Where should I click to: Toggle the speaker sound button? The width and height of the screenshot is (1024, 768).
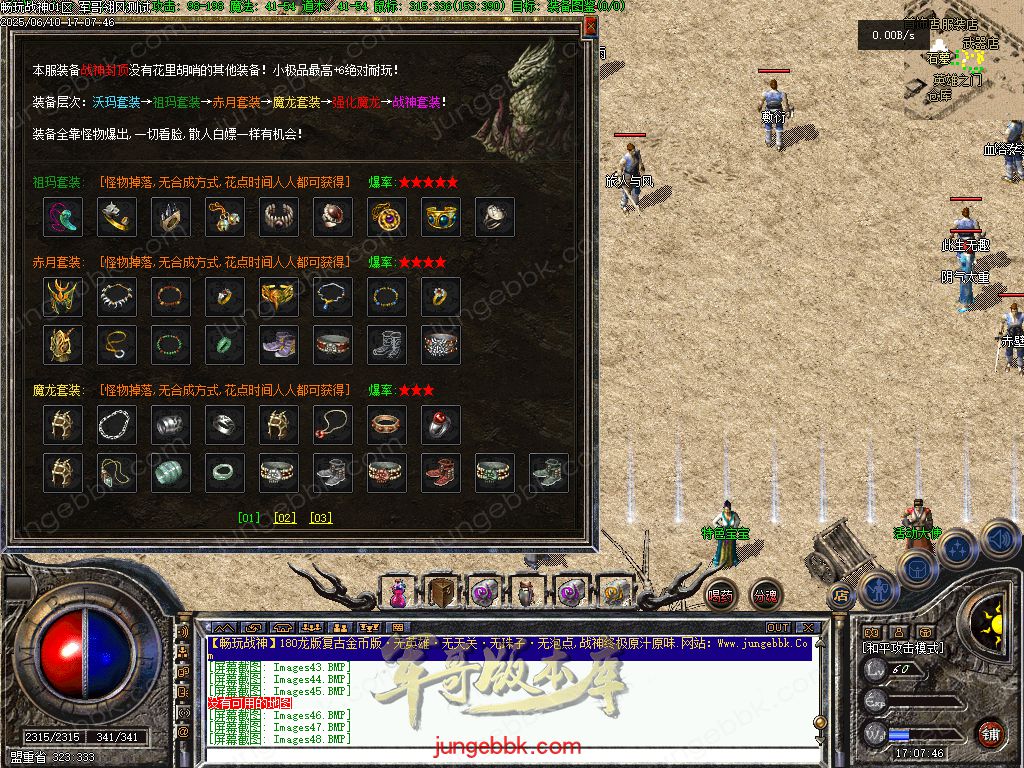(1000, 539)
